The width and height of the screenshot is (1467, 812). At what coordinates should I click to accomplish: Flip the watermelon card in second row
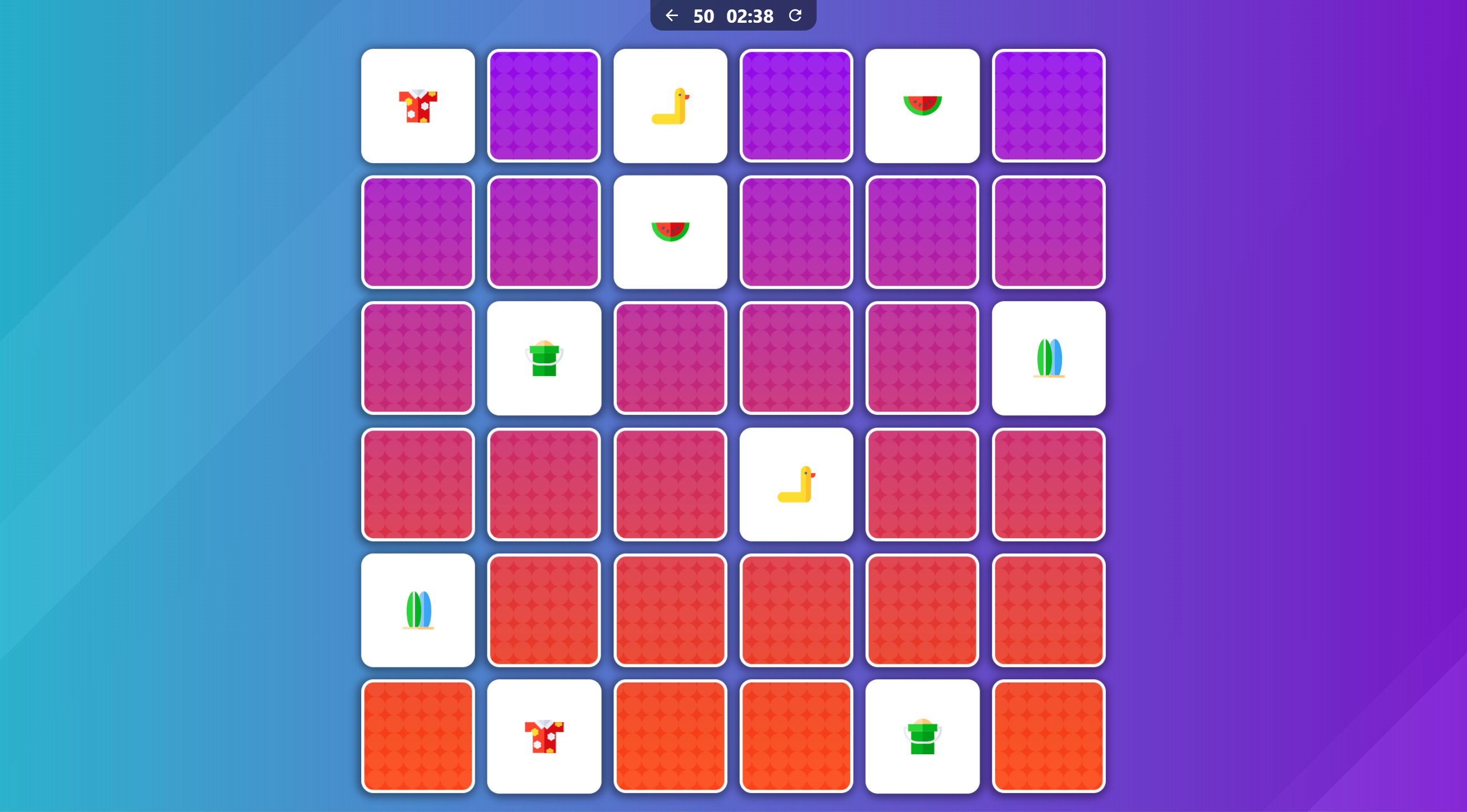pos(670,232)
